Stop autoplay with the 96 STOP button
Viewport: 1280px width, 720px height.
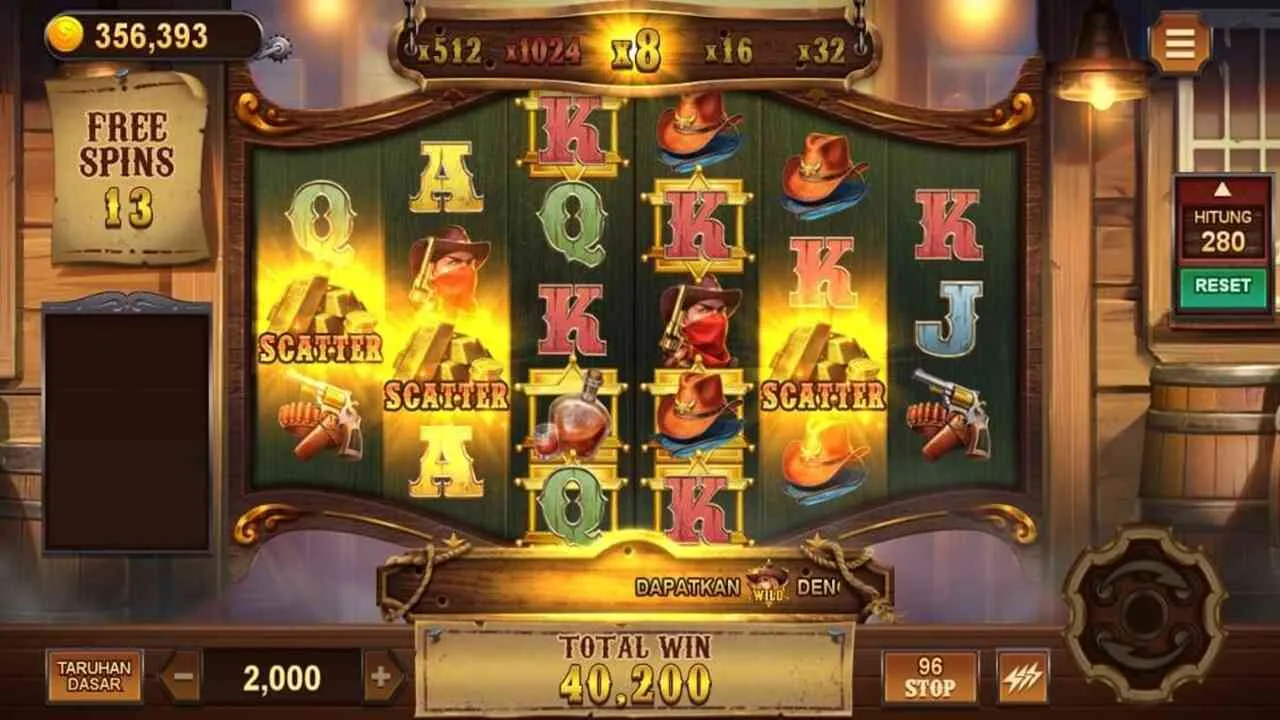(x=929, y=677)
